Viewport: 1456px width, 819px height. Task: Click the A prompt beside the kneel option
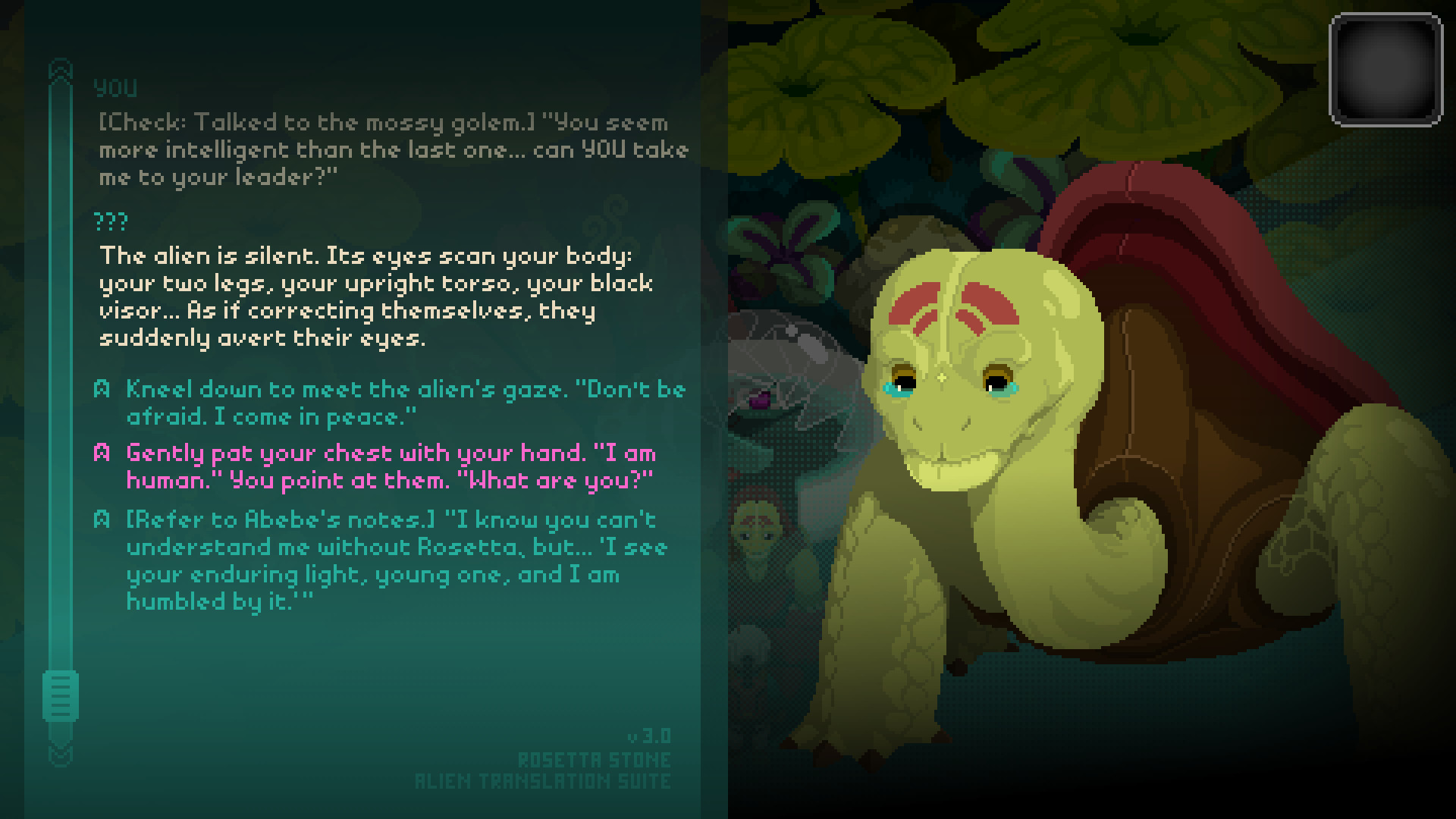coord(101,389)
